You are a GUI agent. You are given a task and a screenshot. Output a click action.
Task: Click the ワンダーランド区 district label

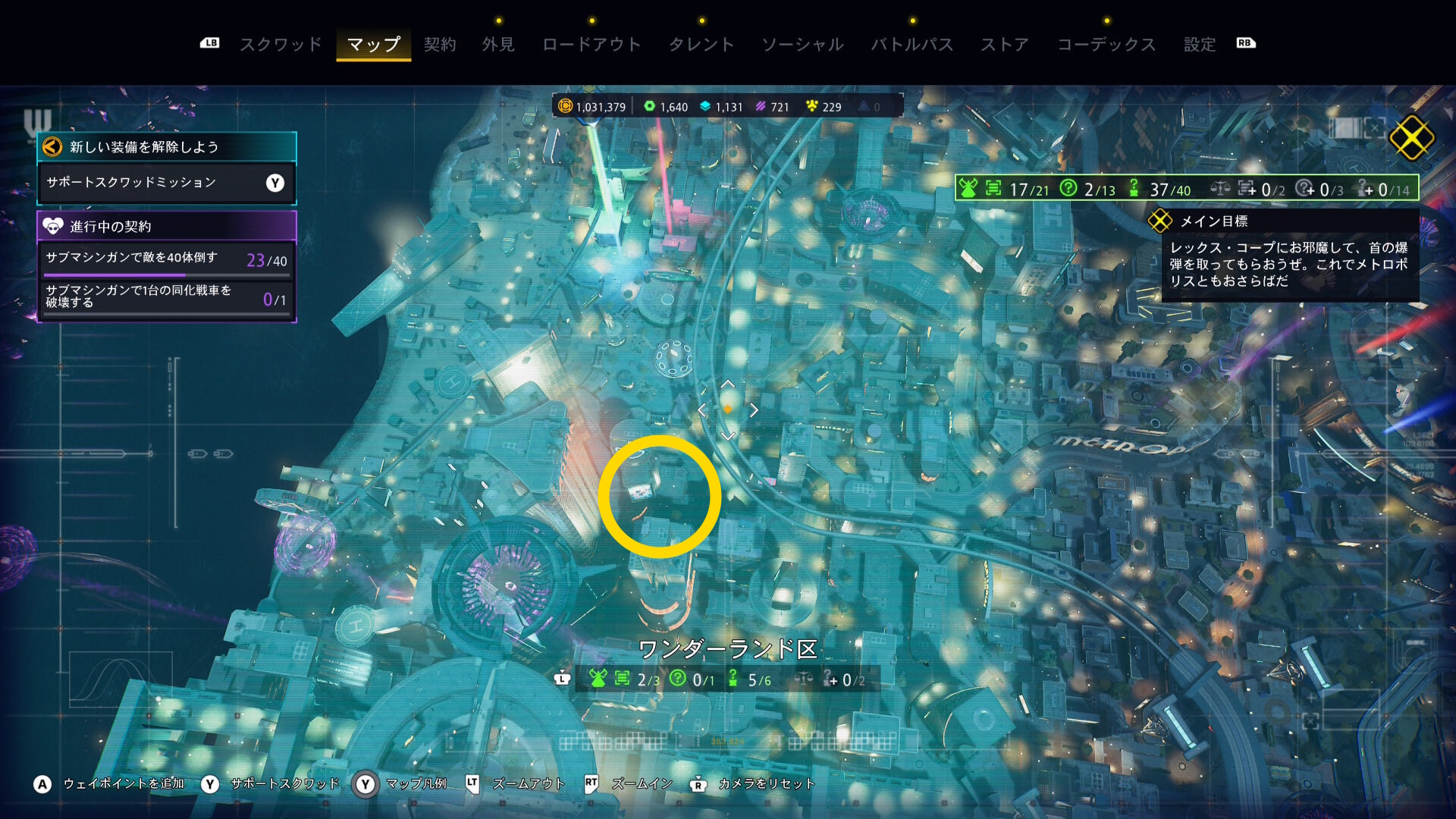pos(728,649)
